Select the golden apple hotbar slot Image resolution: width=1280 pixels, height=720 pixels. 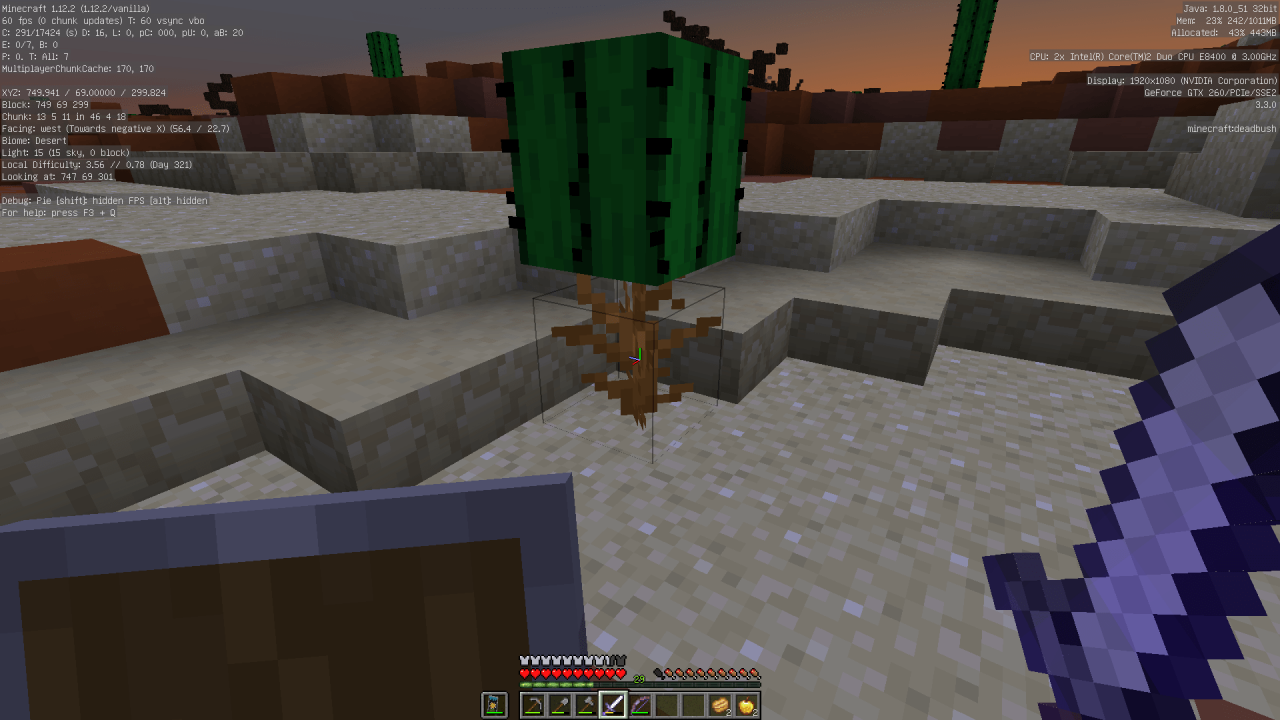[x=746, y=706]
